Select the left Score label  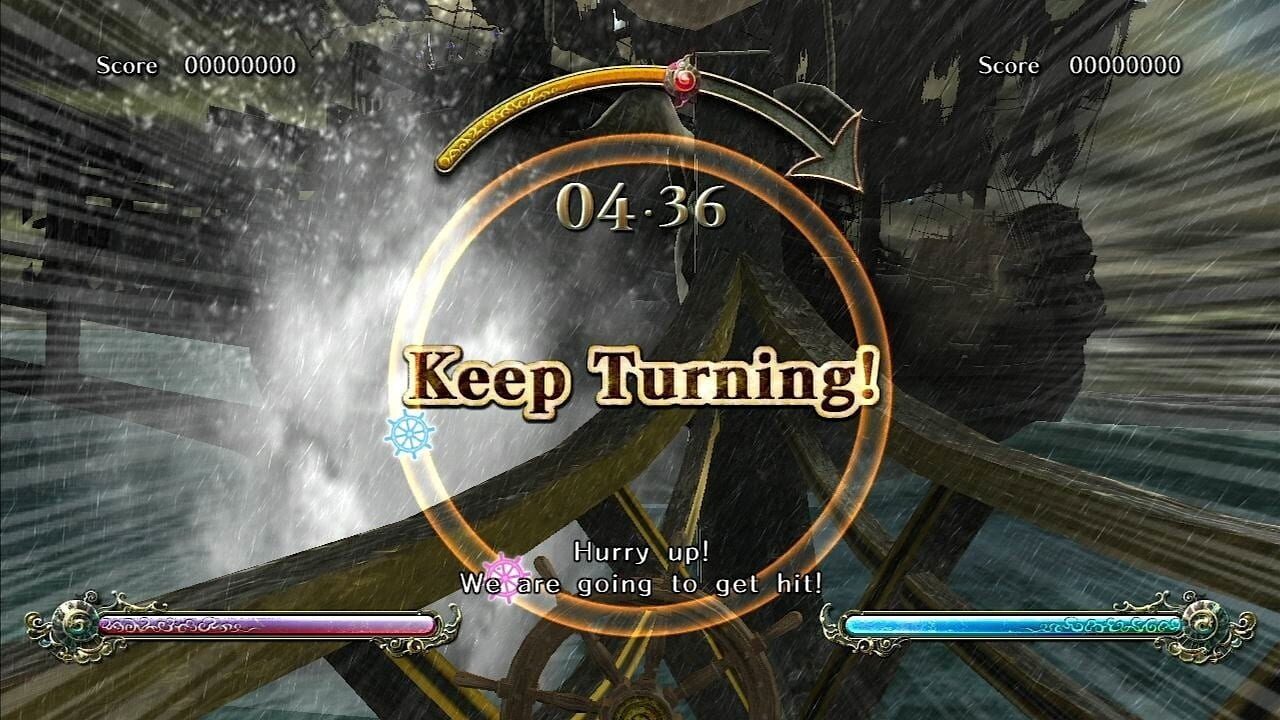click(x=125, y=66)
